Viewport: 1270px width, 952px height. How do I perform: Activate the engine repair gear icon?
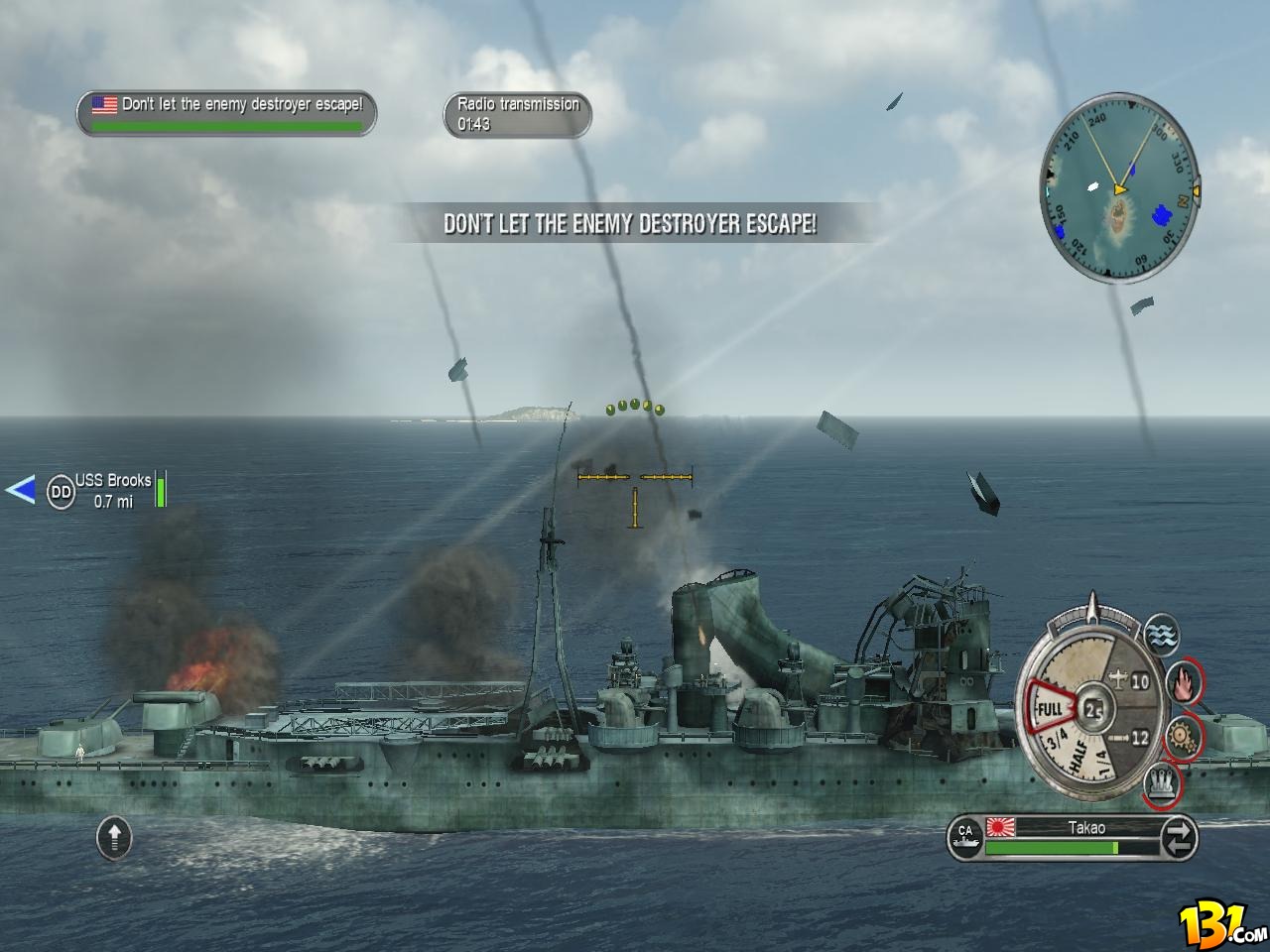[x=1182, y=735]
